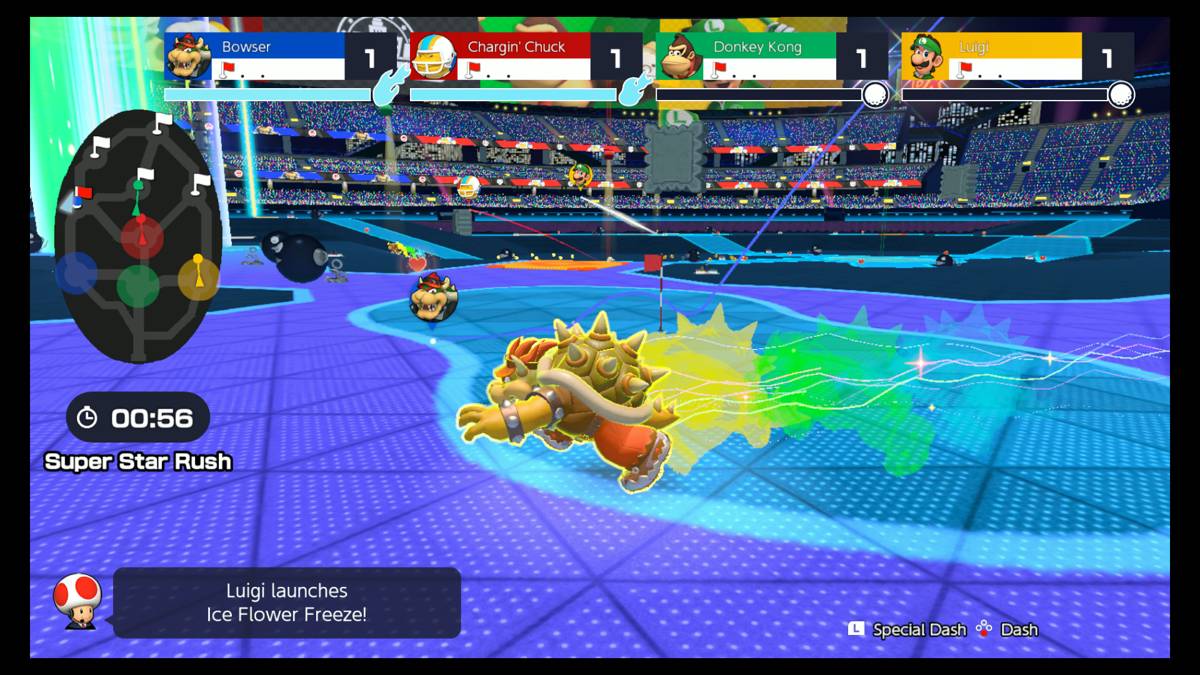
Task: Select Chargin' Chuck's player score panel
Action: [524, 56]
